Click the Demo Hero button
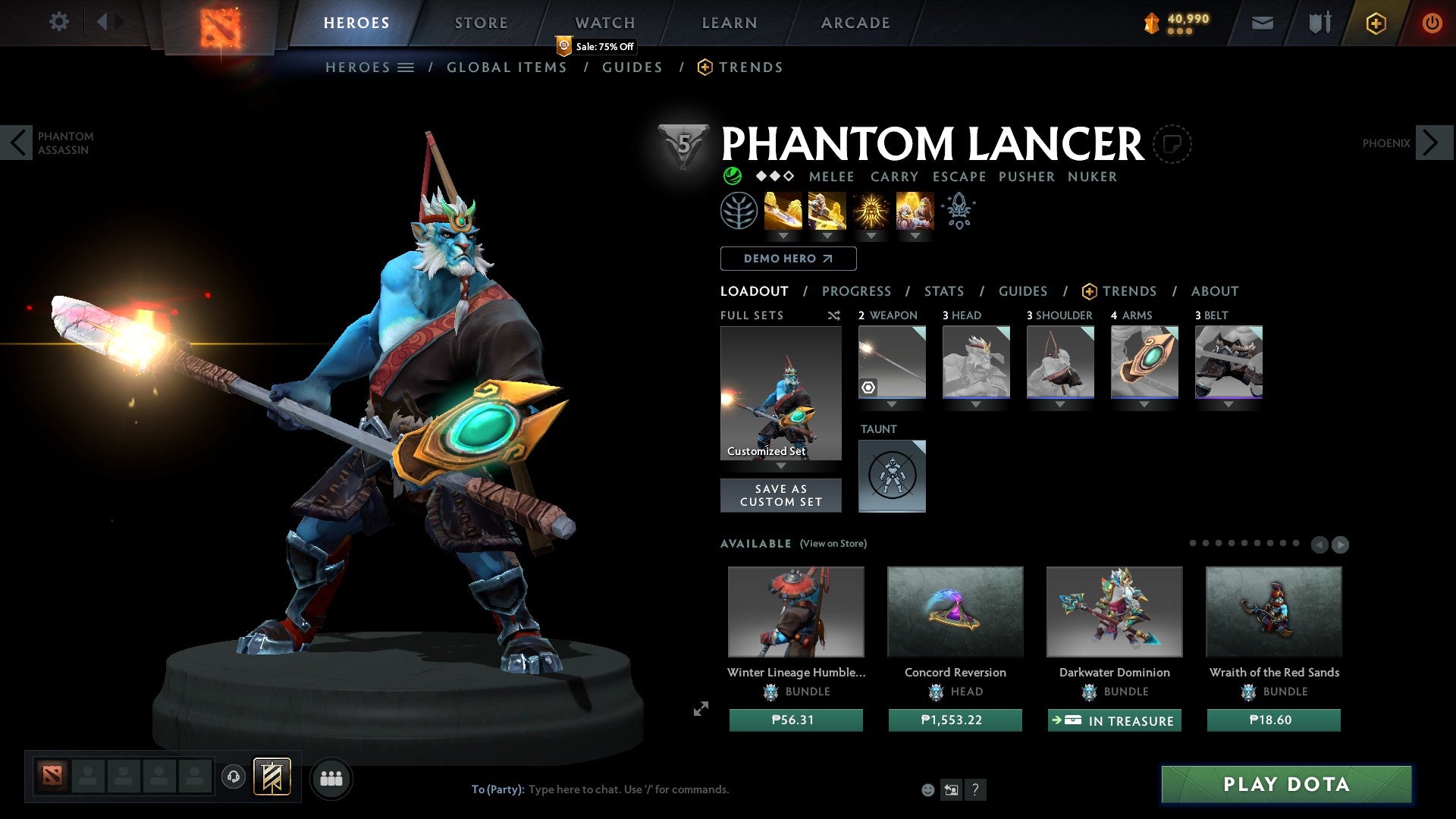The height and width of the screenshot is (819, 1456). (787, 258)
